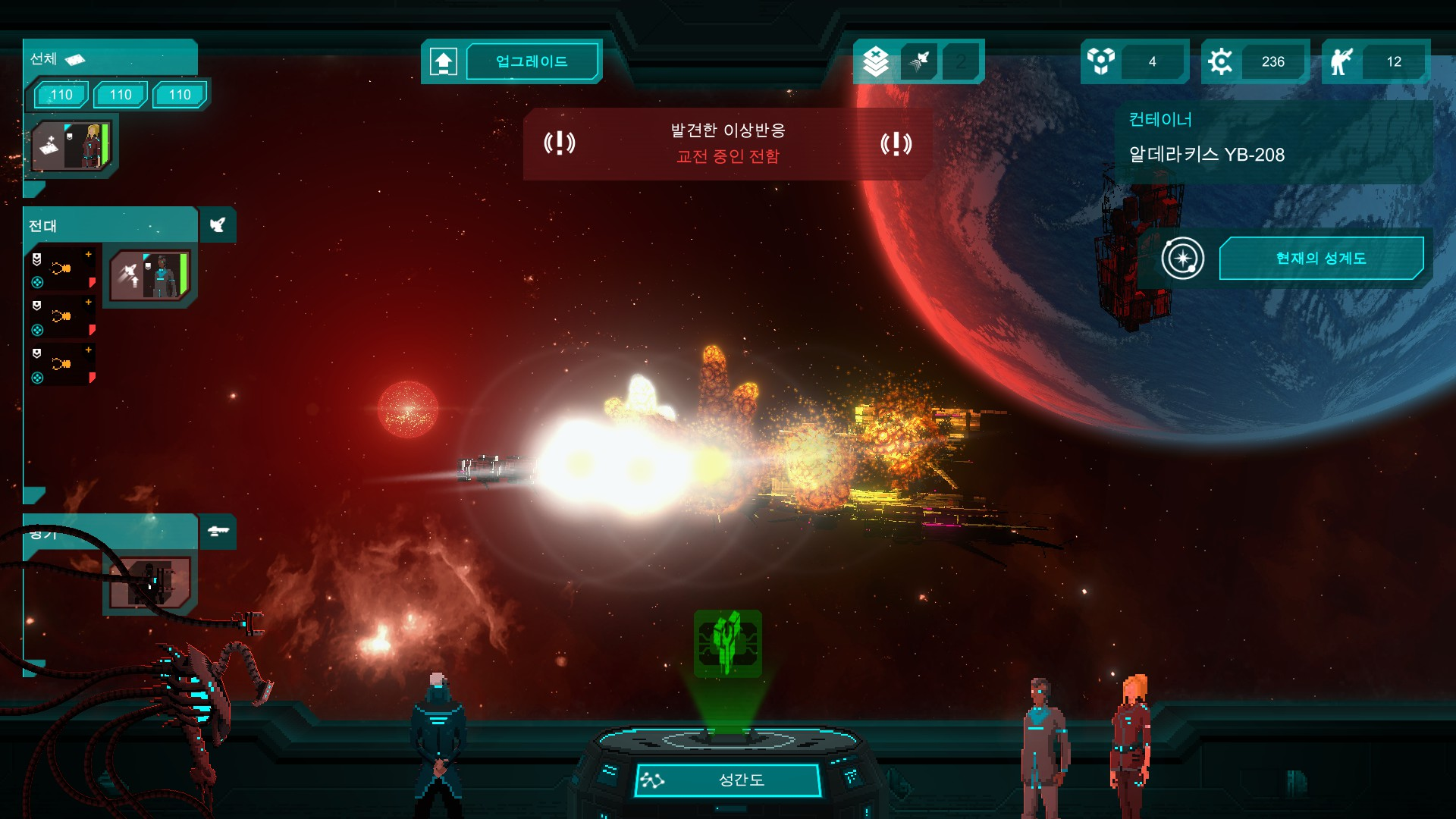The width and height of the screenshot is (1456, 819).
Task: Open the 교전 중인 전함 anomaly alert
Action: pos(727,143)
